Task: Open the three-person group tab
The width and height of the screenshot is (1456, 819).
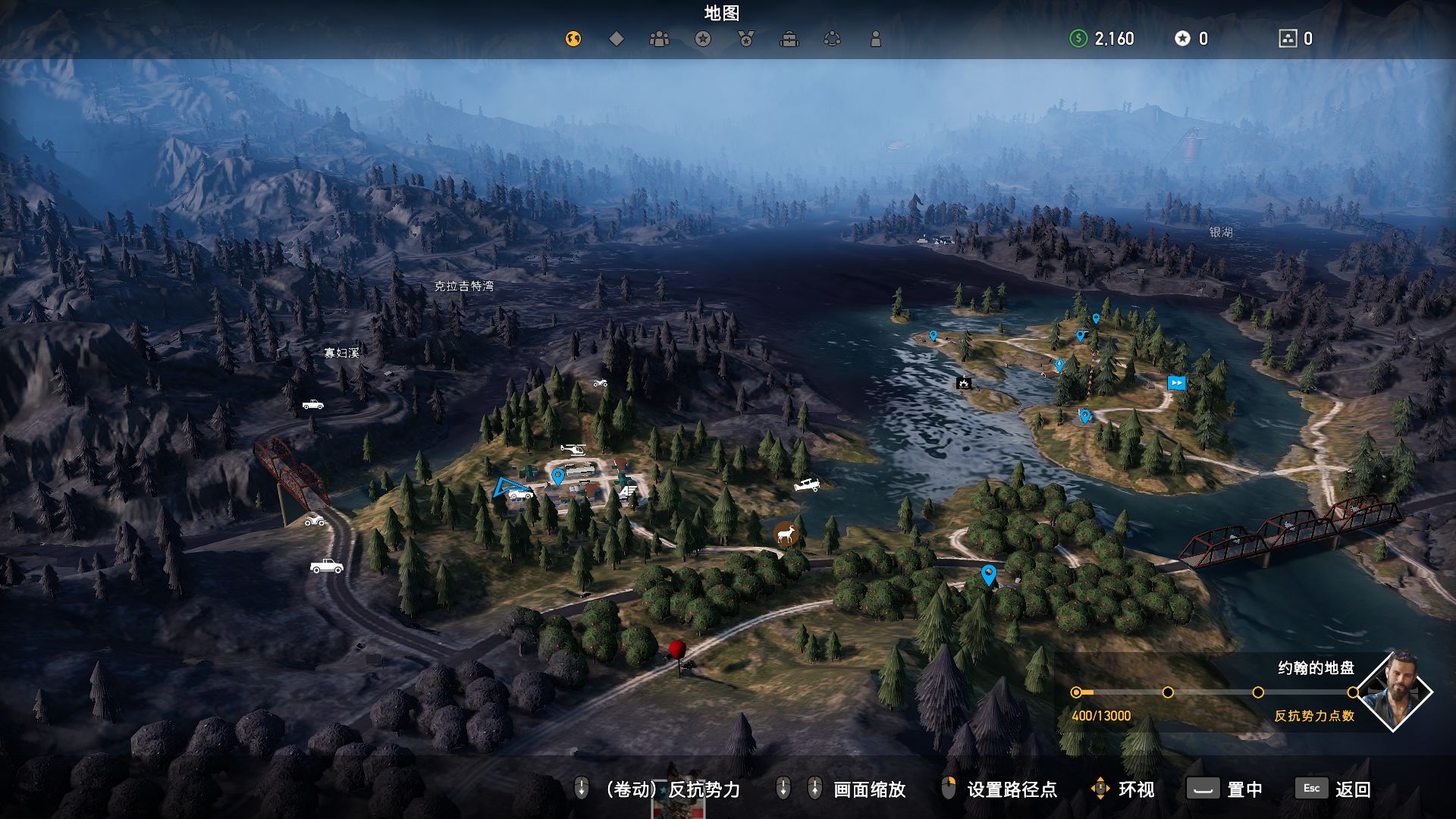Action: point(659,39)
